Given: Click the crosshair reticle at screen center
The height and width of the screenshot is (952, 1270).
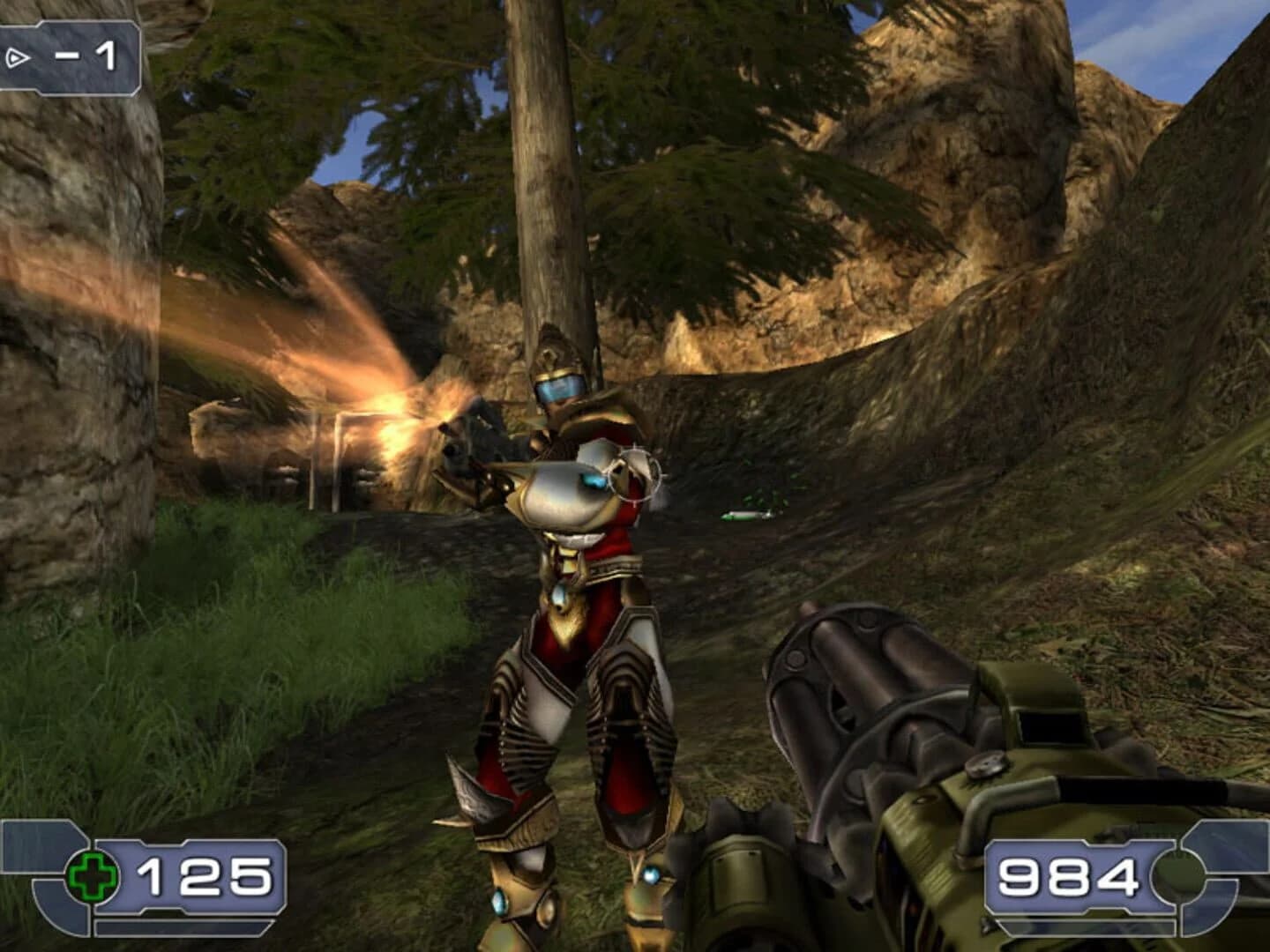Looking at the screenshot, I should pyautogui.click(x=631, y=476).
